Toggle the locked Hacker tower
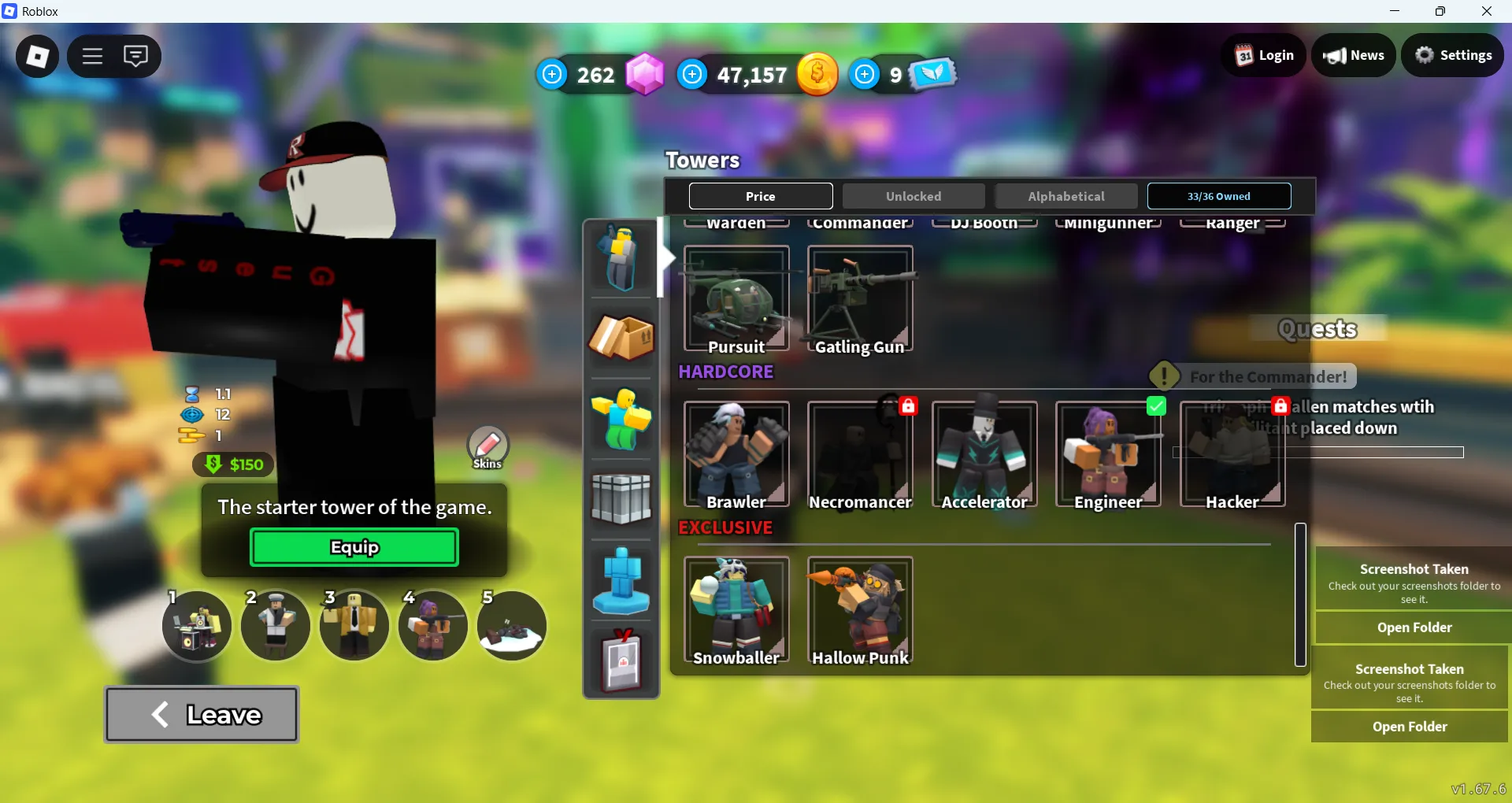1512x803 pixels. pos(1281,406)
